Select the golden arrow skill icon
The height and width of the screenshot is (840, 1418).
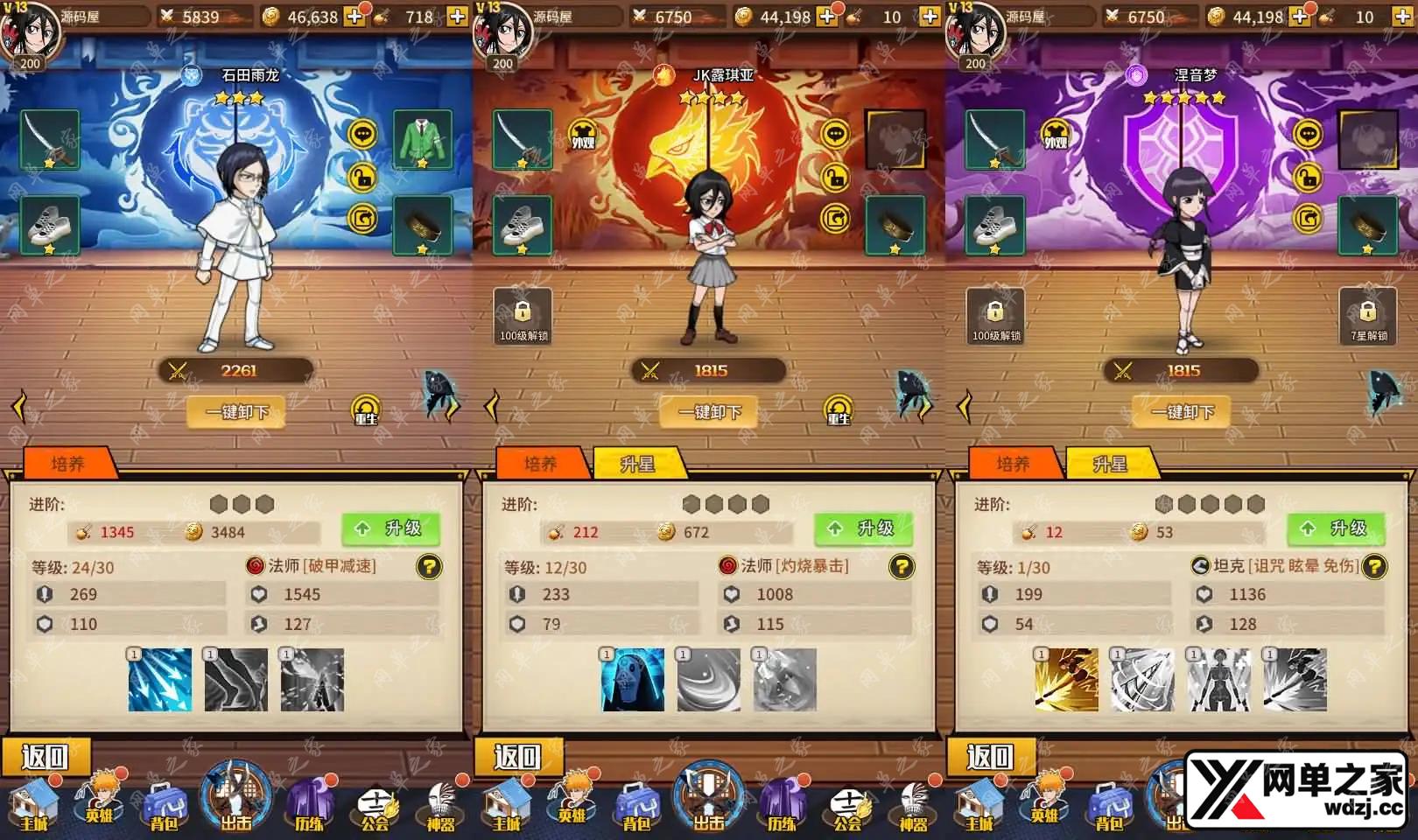tap(1066, 680)
